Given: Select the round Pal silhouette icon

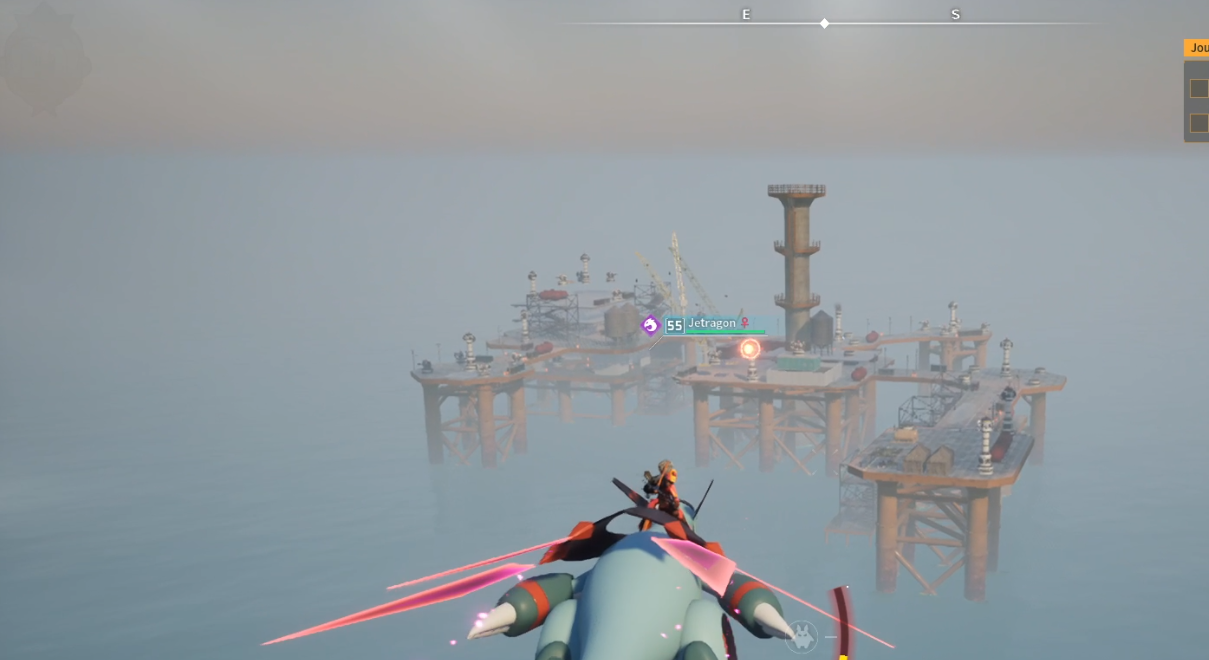Looking at the screenshot, I should [x=802, y=636].
